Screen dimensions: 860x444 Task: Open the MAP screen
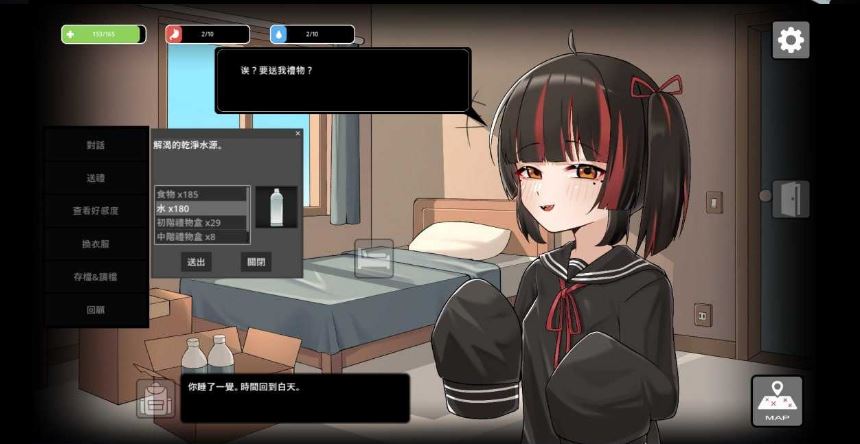(x=776, y=401)
